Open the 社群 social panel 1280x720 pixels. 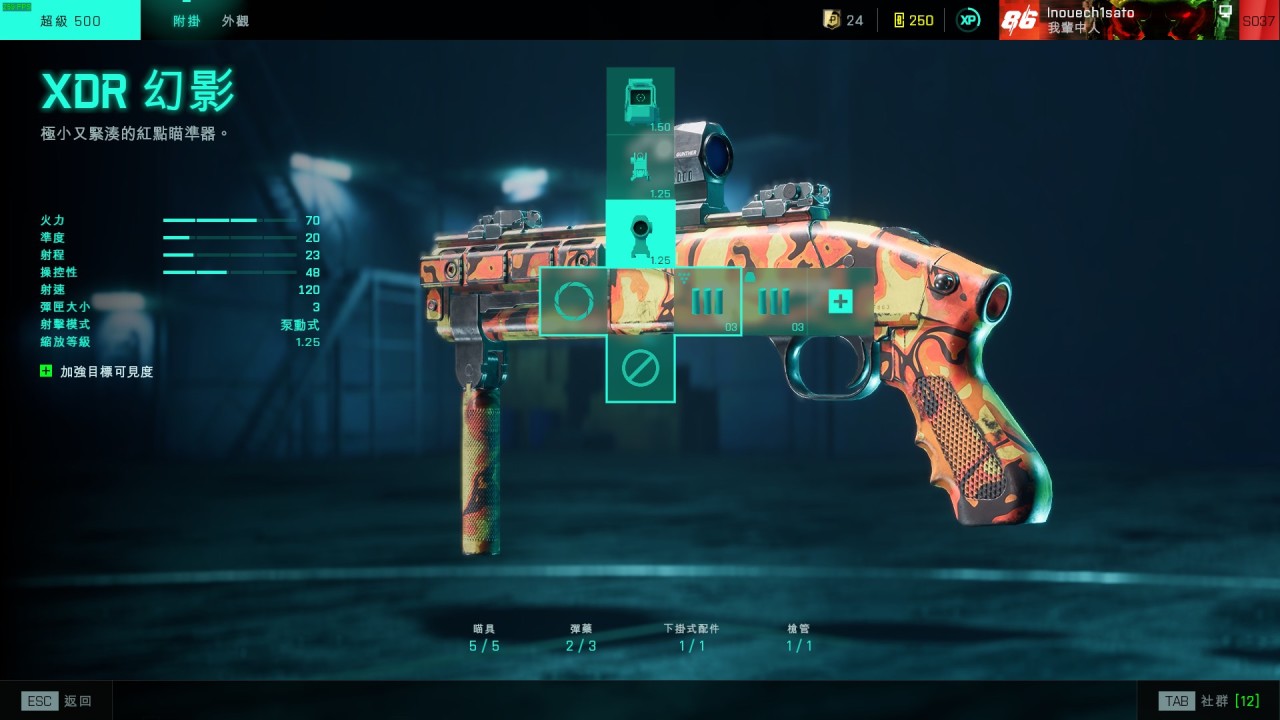click(x=1209, y=701)
